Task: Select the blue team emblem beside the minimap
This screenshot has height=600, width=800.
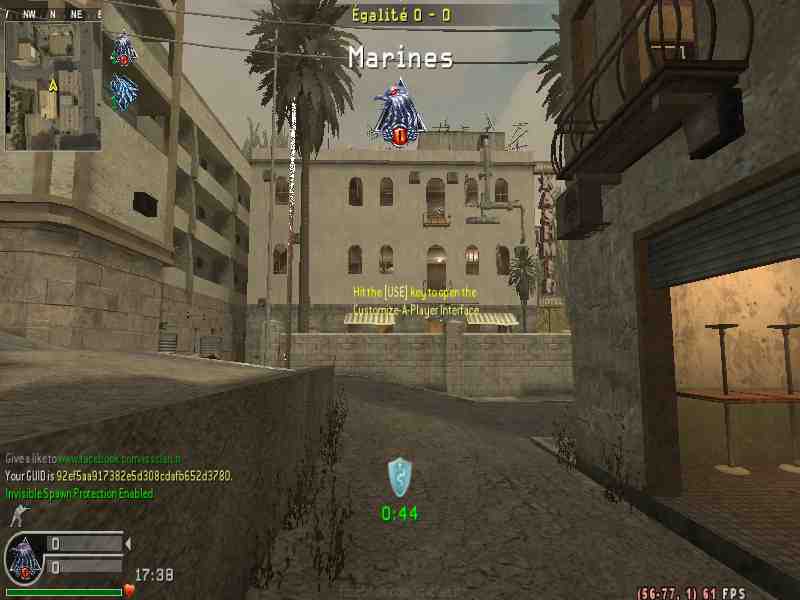Action: click(x=124, y=92)
